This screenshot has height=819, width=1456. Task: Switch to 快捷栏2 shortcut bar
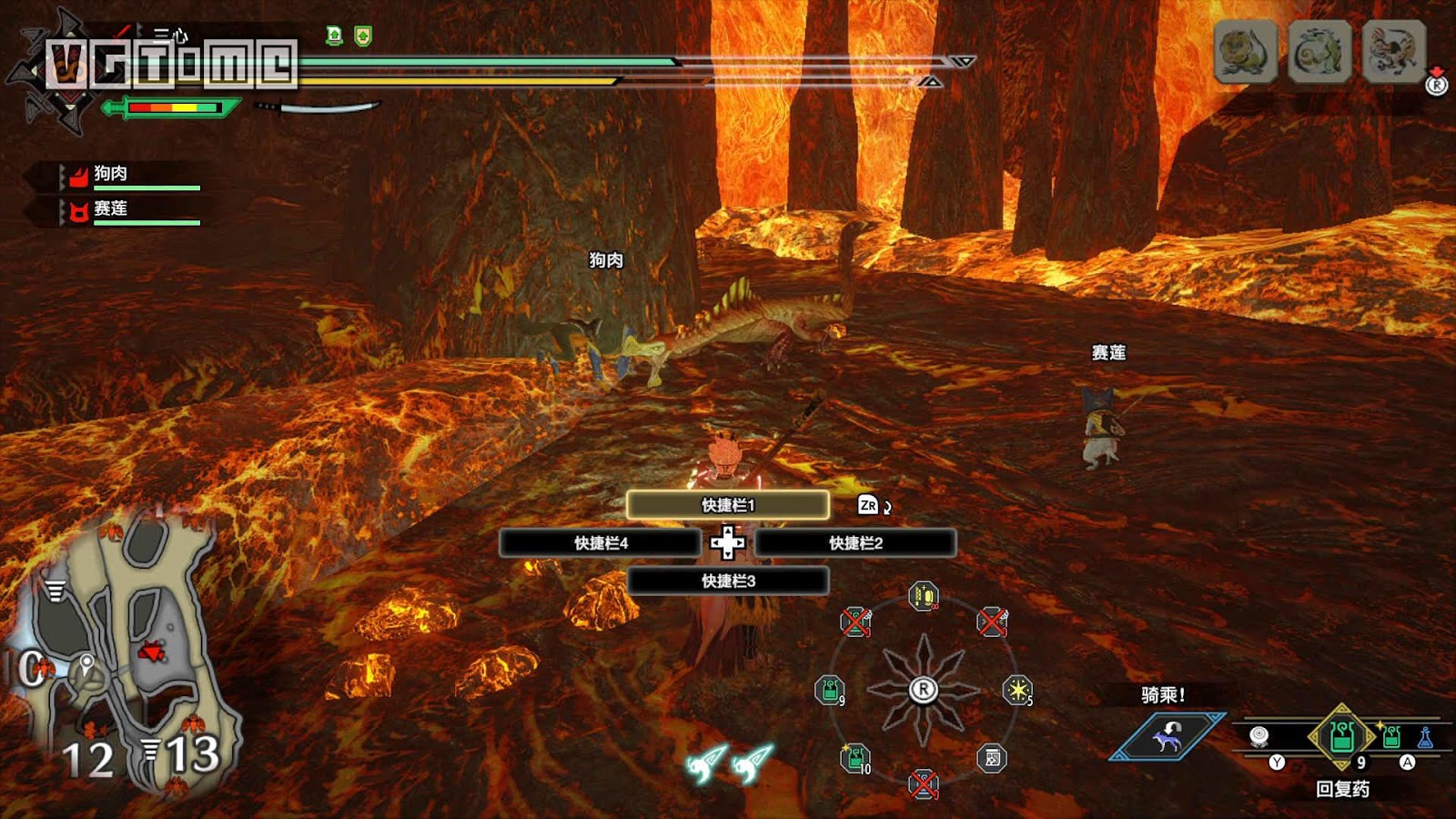(x=855, y=543)
